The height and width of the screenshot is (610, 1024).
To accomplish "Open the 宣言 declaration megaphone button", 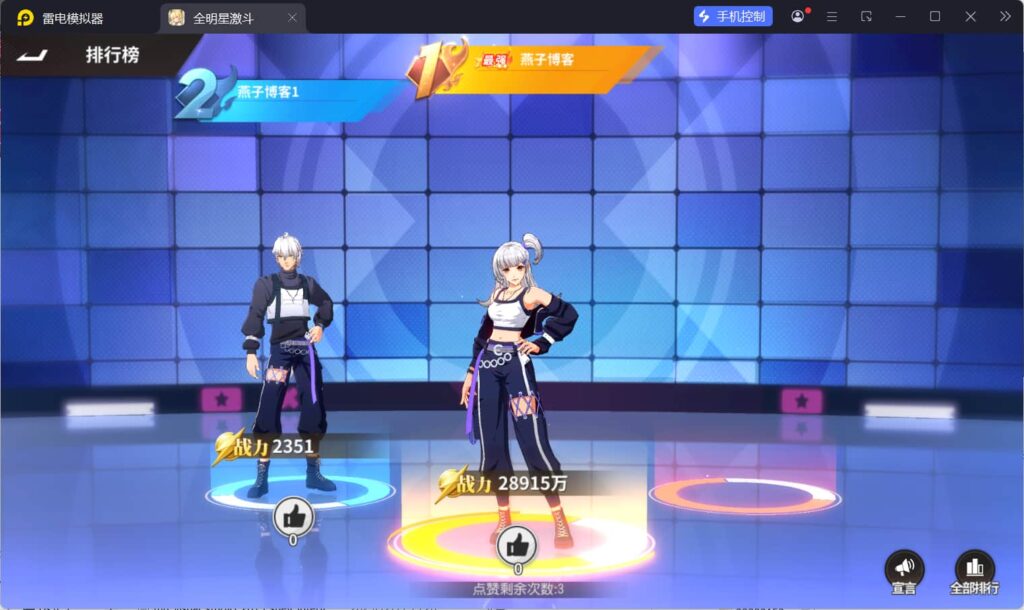I will pyautogui.click(x=904, y=570).
